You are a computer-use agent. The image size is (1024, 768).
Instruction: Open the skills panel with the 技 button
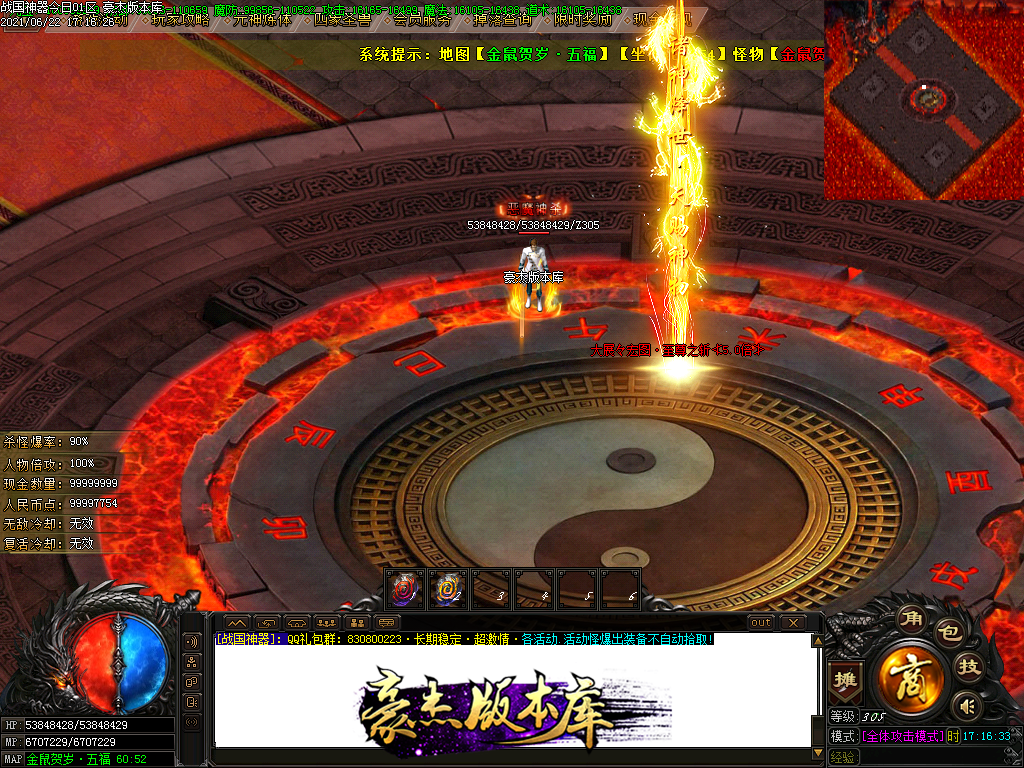click(968, 667)
